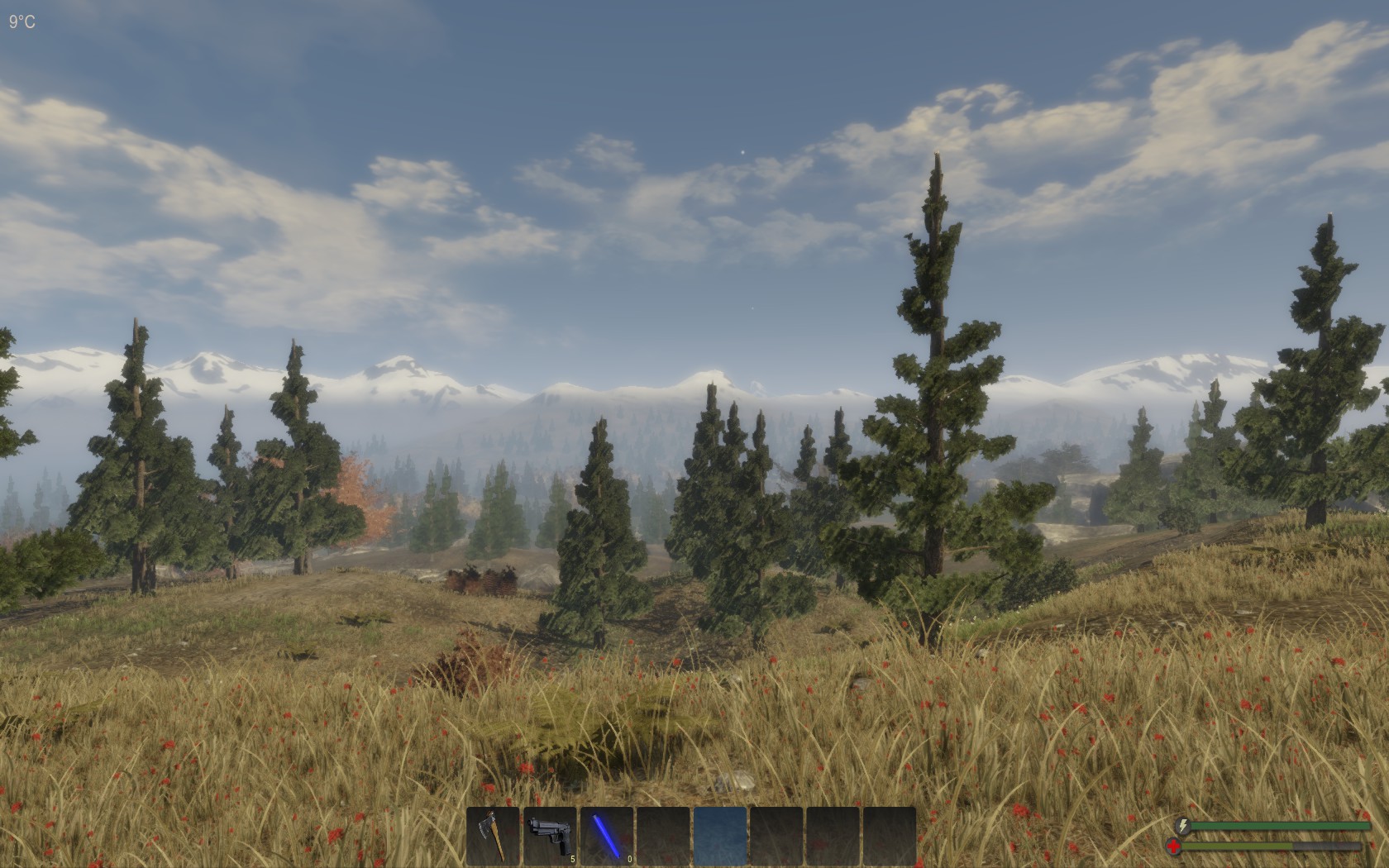Click the highlighted fifth hotbar slot
This screenshot has height=868, width=1389.
(x=718, y=837)
